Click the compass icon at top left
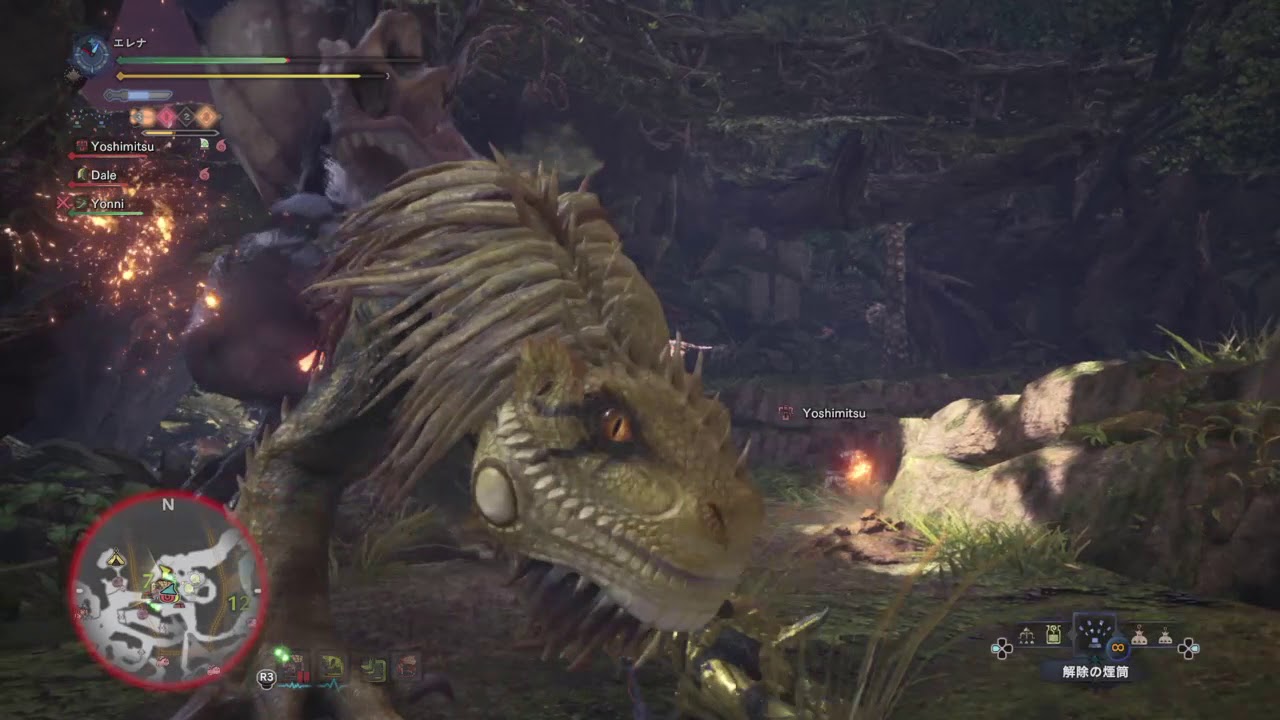Image resolution: width=1280 pixels, height=720 pixels. click(89, 54)
